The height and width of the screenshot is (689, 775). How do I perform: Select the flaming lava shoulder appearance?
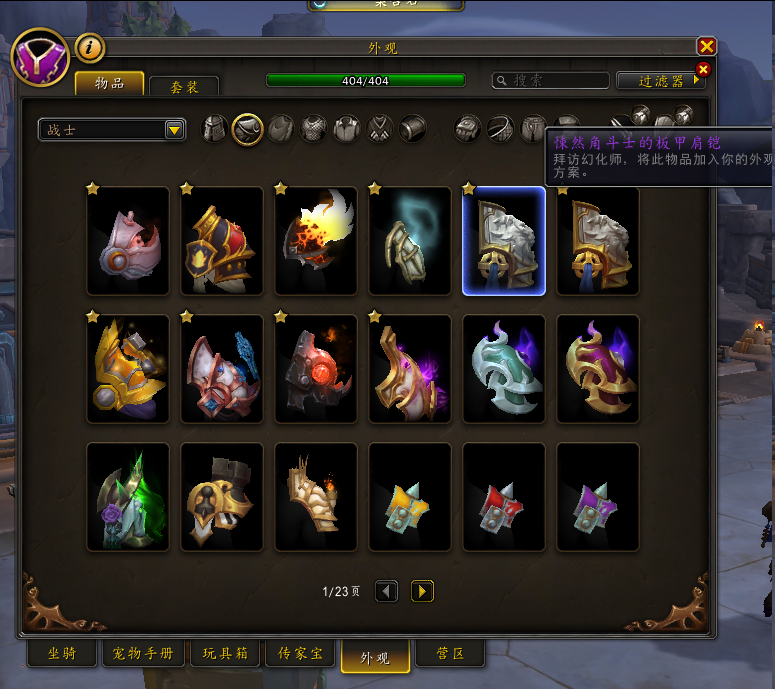[316, 241]
